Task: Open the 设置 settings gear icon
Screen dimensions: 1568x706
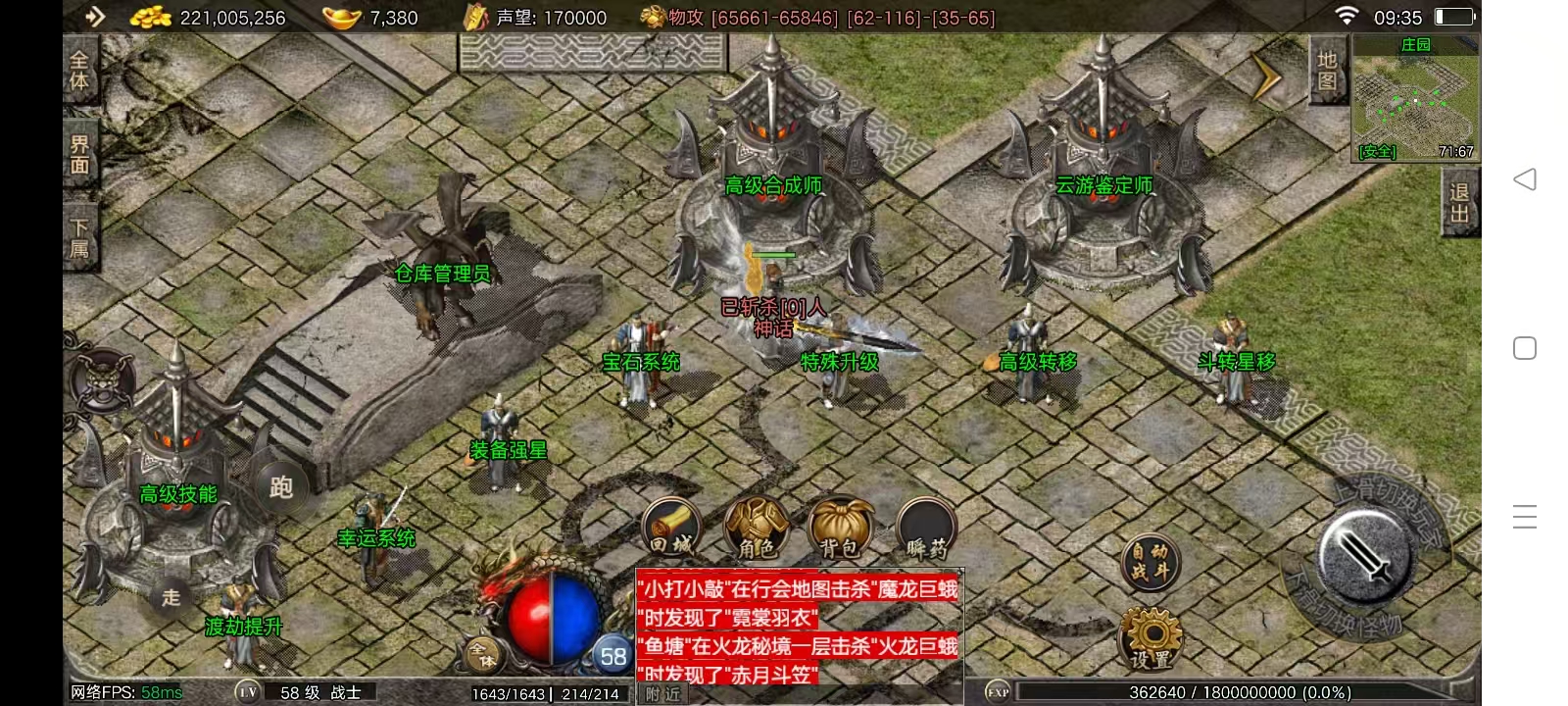Action: pyautogui.click(x=1151, y=637)
